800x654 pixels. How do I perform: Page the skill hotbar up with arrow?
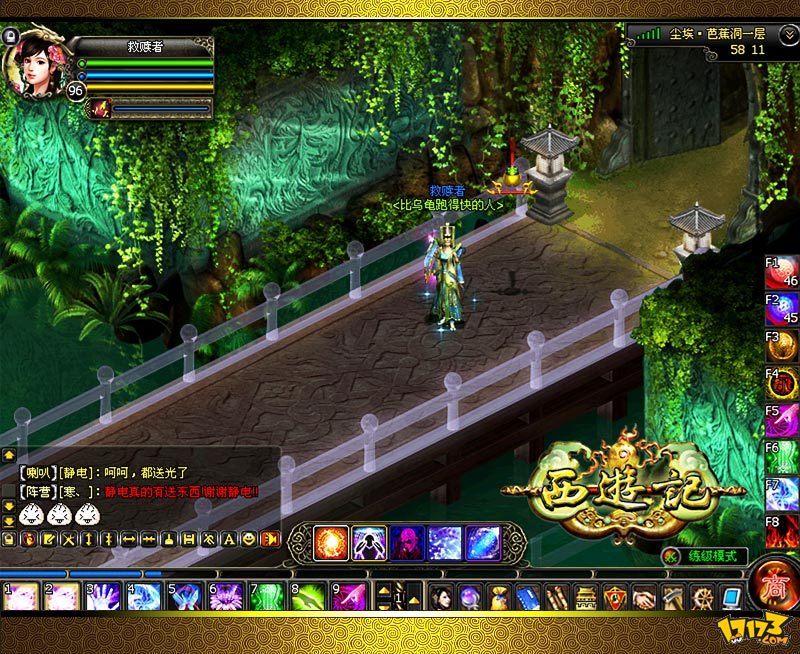pyautogui.click(x=386, y=589)
